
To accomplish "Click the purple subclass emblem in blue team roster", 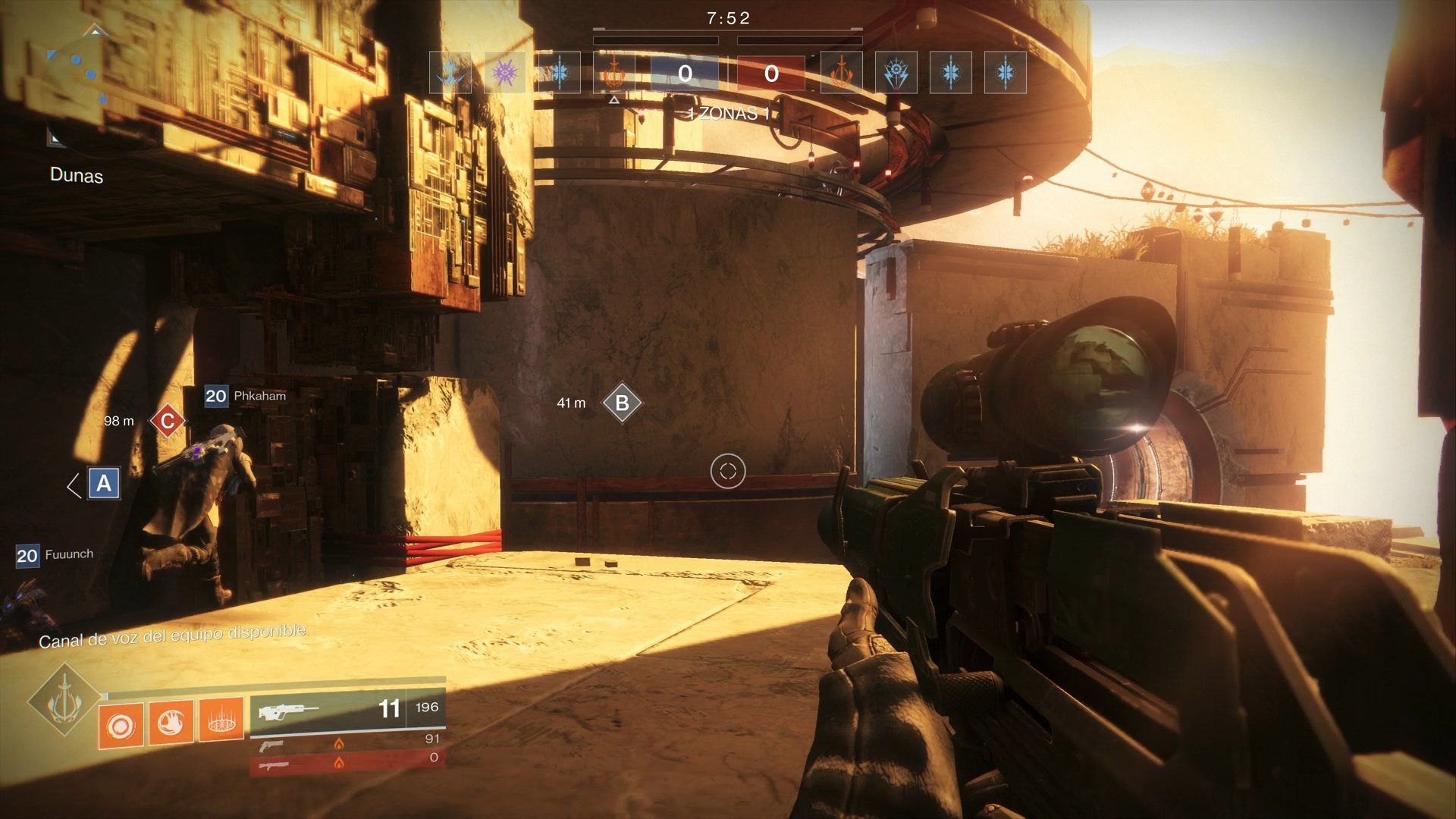I will (x=504, y=74).
